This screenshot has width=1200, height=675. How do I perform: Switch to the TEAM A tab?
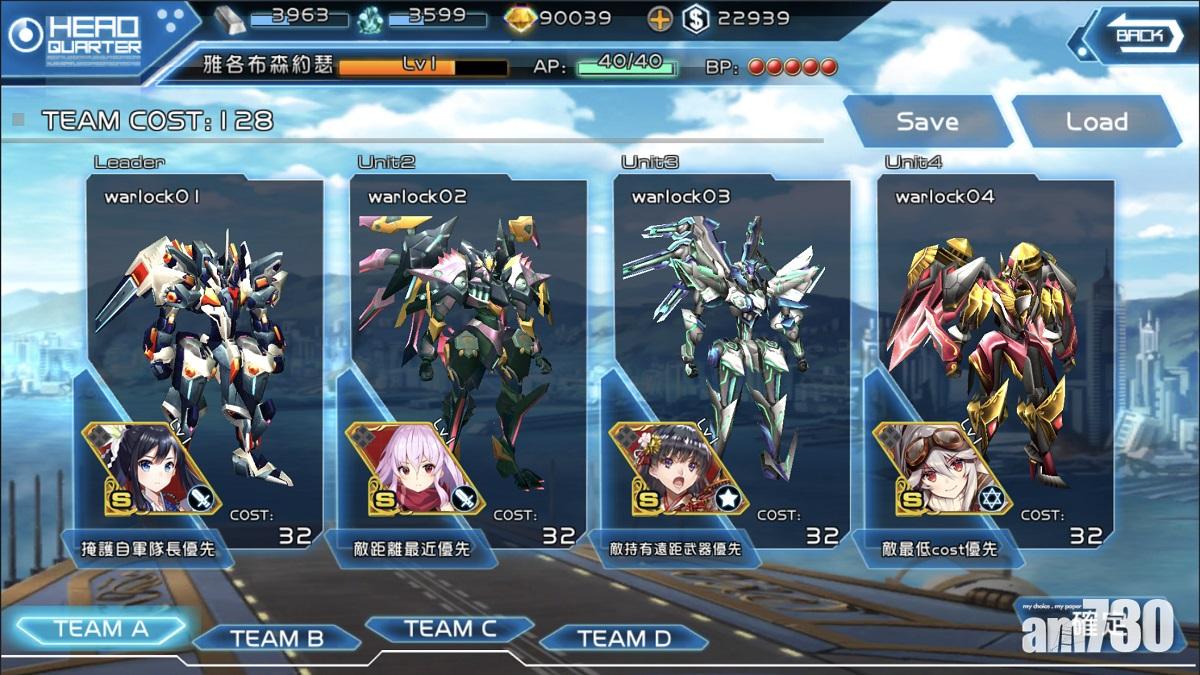[101, 629]
